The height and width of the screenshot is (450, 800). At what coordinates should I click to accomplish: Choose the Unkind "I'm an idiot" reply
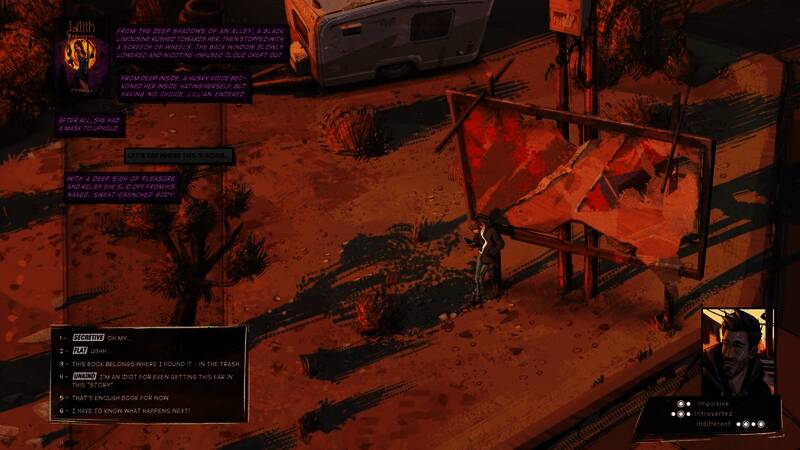click(x=150, y=380)
